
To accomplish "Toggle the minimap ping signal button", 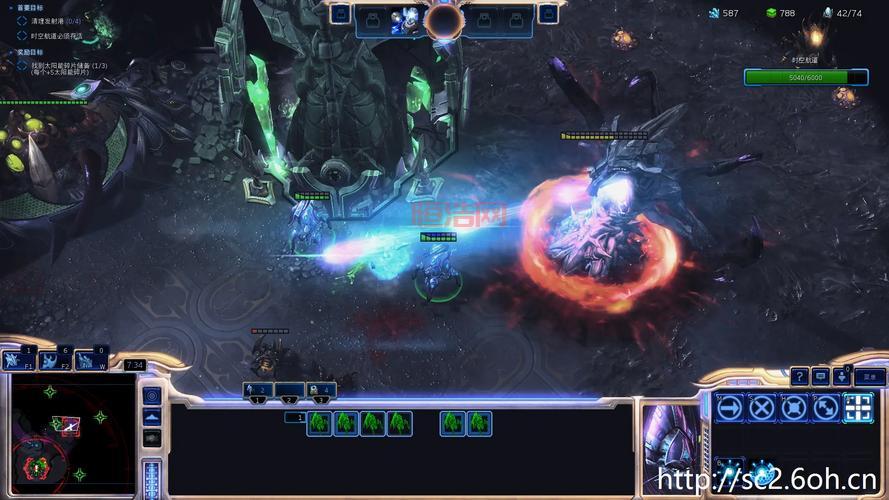I will pos(152,396).
